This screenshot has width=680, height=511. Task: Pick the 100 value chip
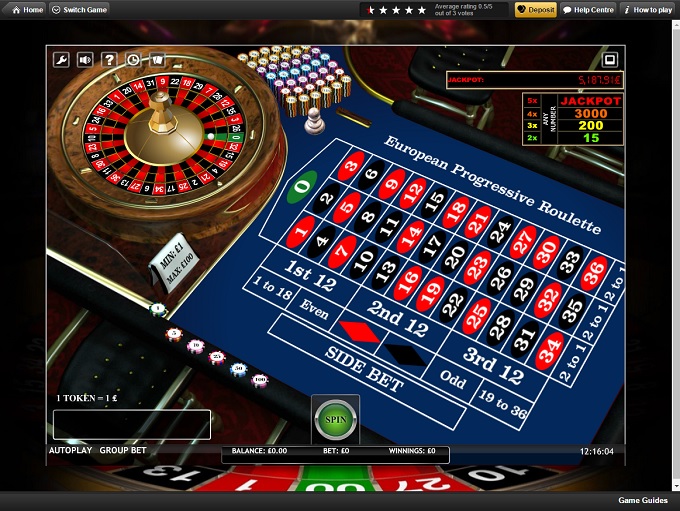[260, 380]
